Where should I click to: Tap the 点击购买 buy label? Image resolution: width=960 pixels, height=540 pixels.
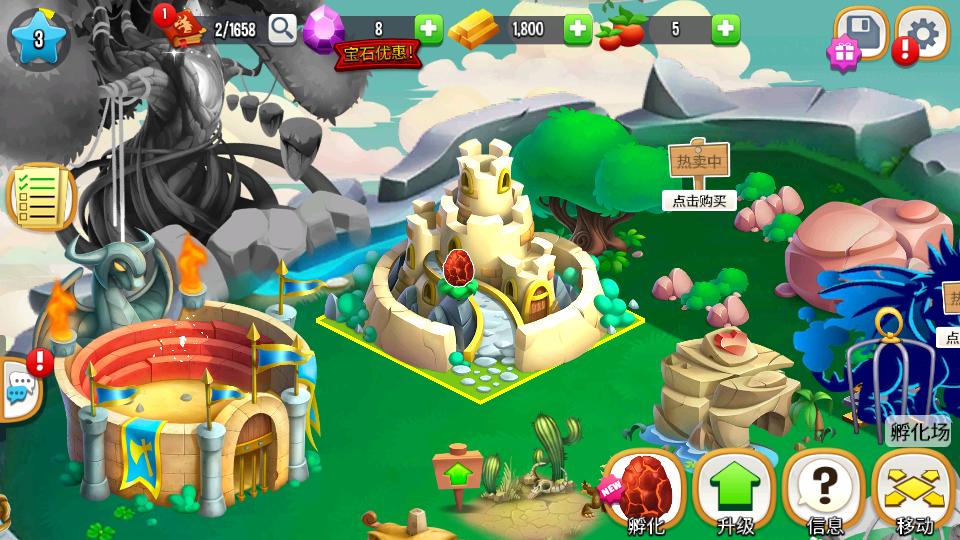(x=699, y=200)
